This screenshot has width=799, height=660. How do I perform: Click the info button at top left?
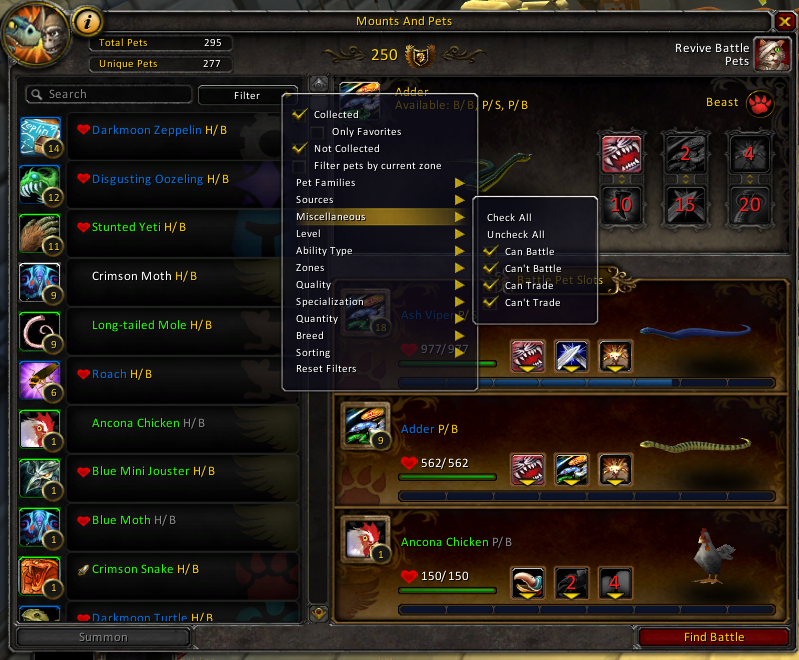pyautogui.click(x=88, y=20)
